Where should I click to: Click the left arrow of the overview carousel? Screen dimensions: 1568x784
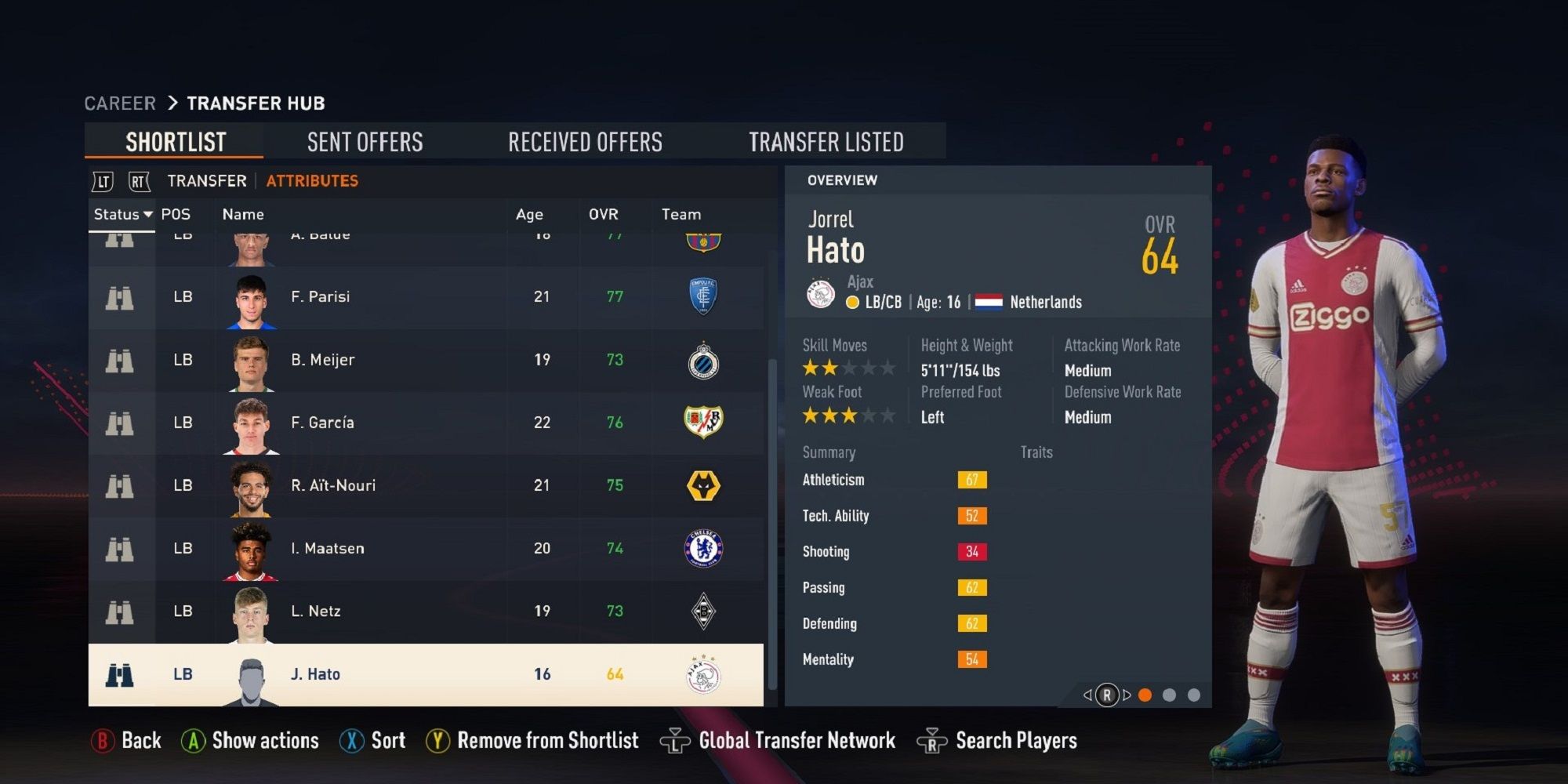[x=1087, y=695]
